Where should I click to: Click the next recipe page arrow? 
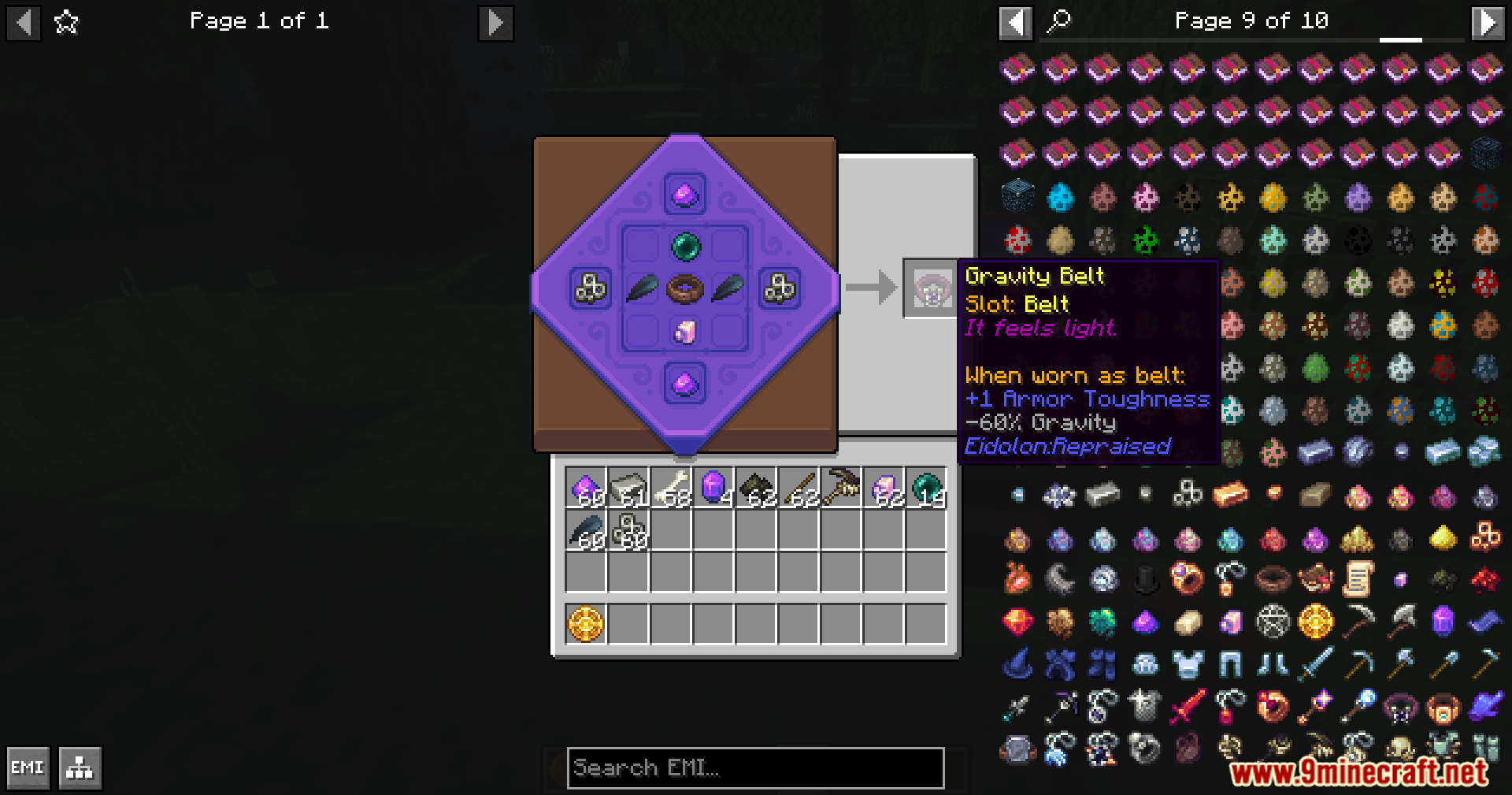[x=495, y=21]
